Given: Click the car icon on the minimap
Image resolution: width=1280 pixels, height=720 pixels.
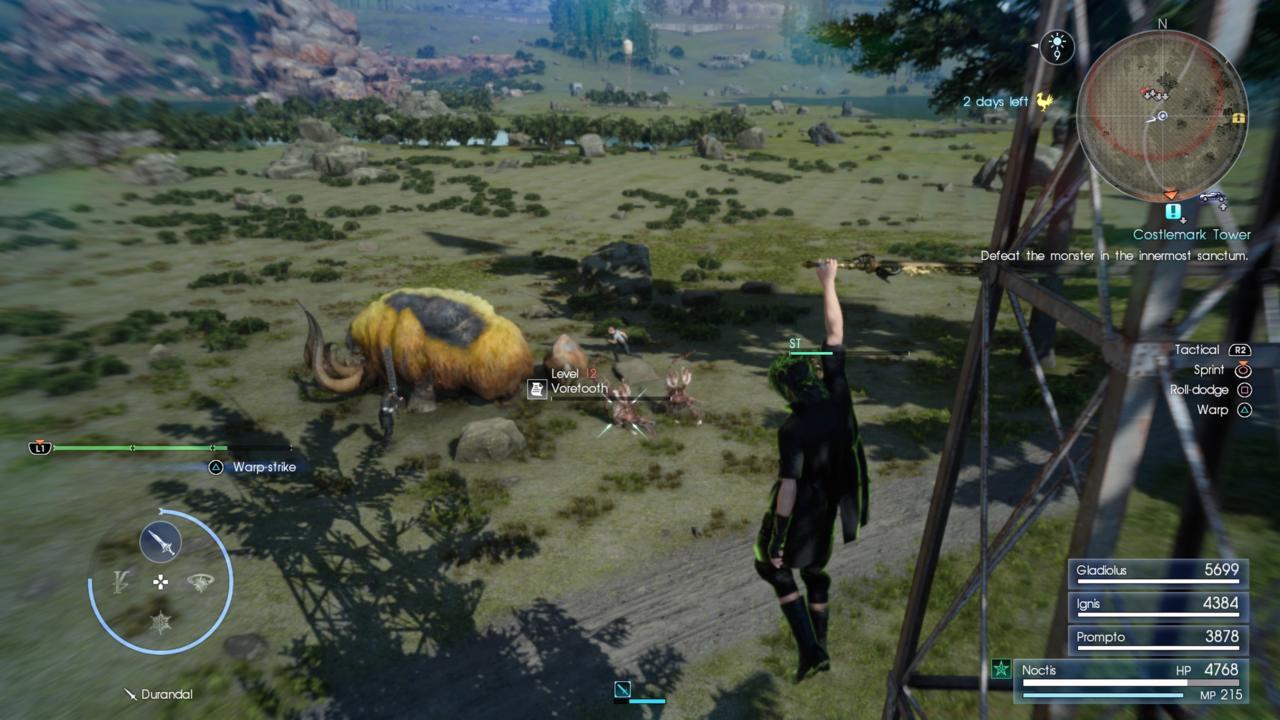Looking at the screenshot, I should (1211, 196).
